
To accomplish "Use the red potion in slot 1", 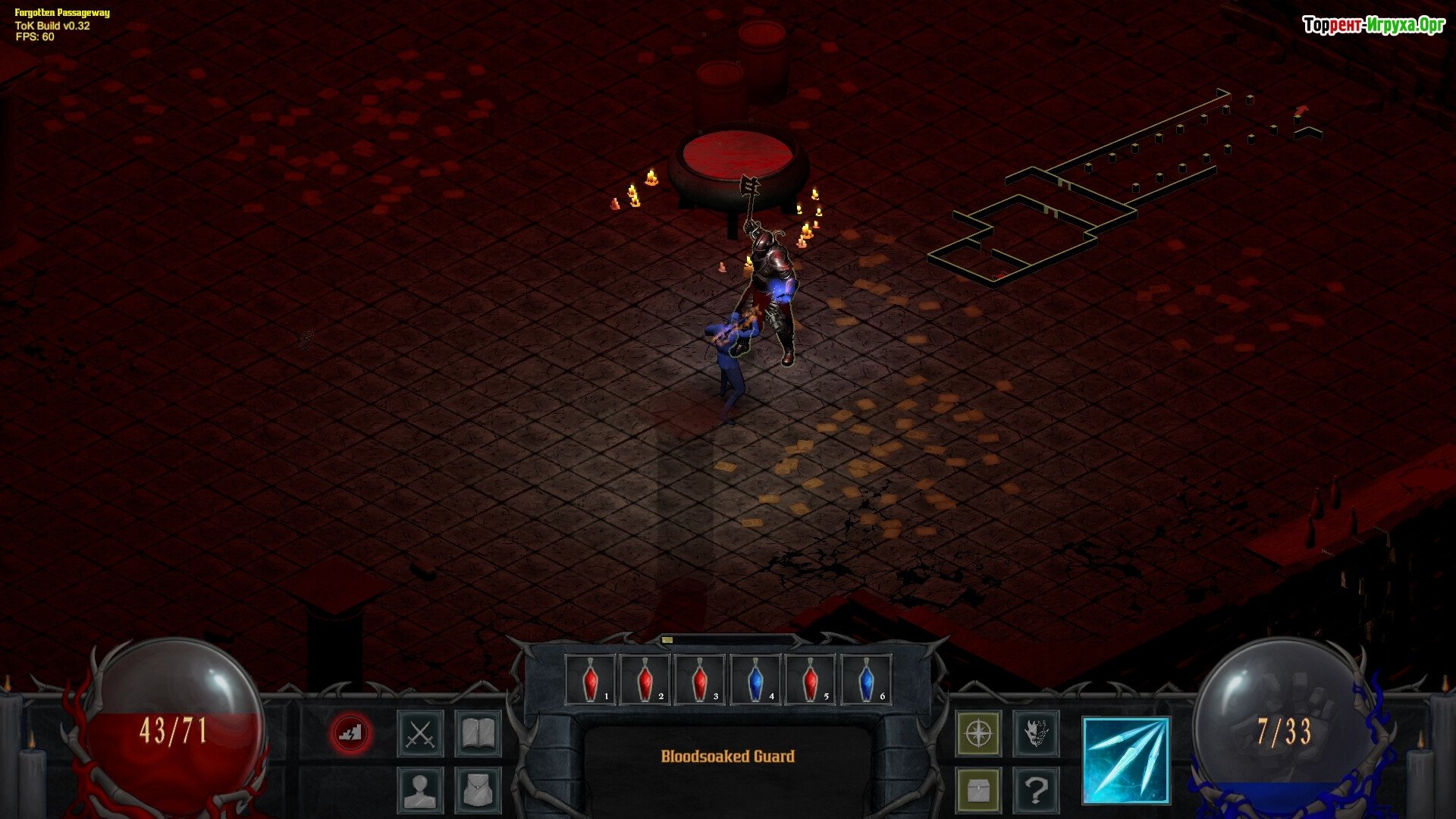I will point(591,679).
